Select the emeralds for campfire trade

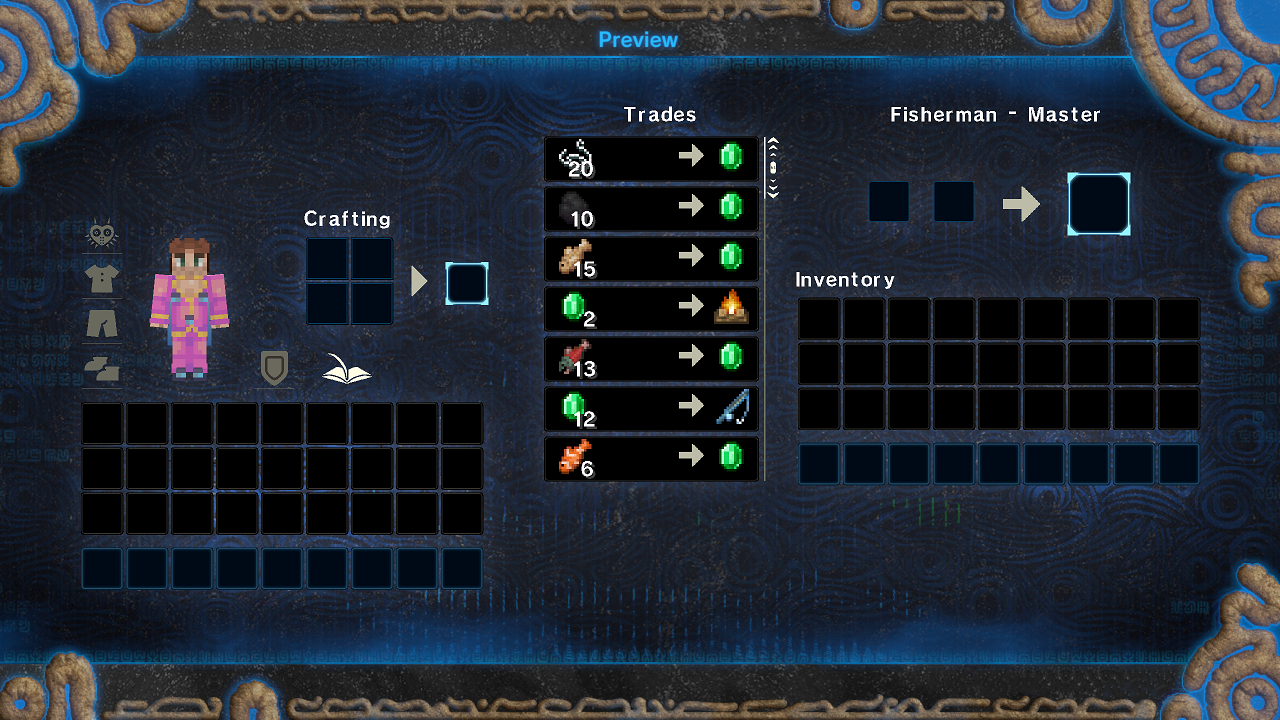tap(651, 308)
